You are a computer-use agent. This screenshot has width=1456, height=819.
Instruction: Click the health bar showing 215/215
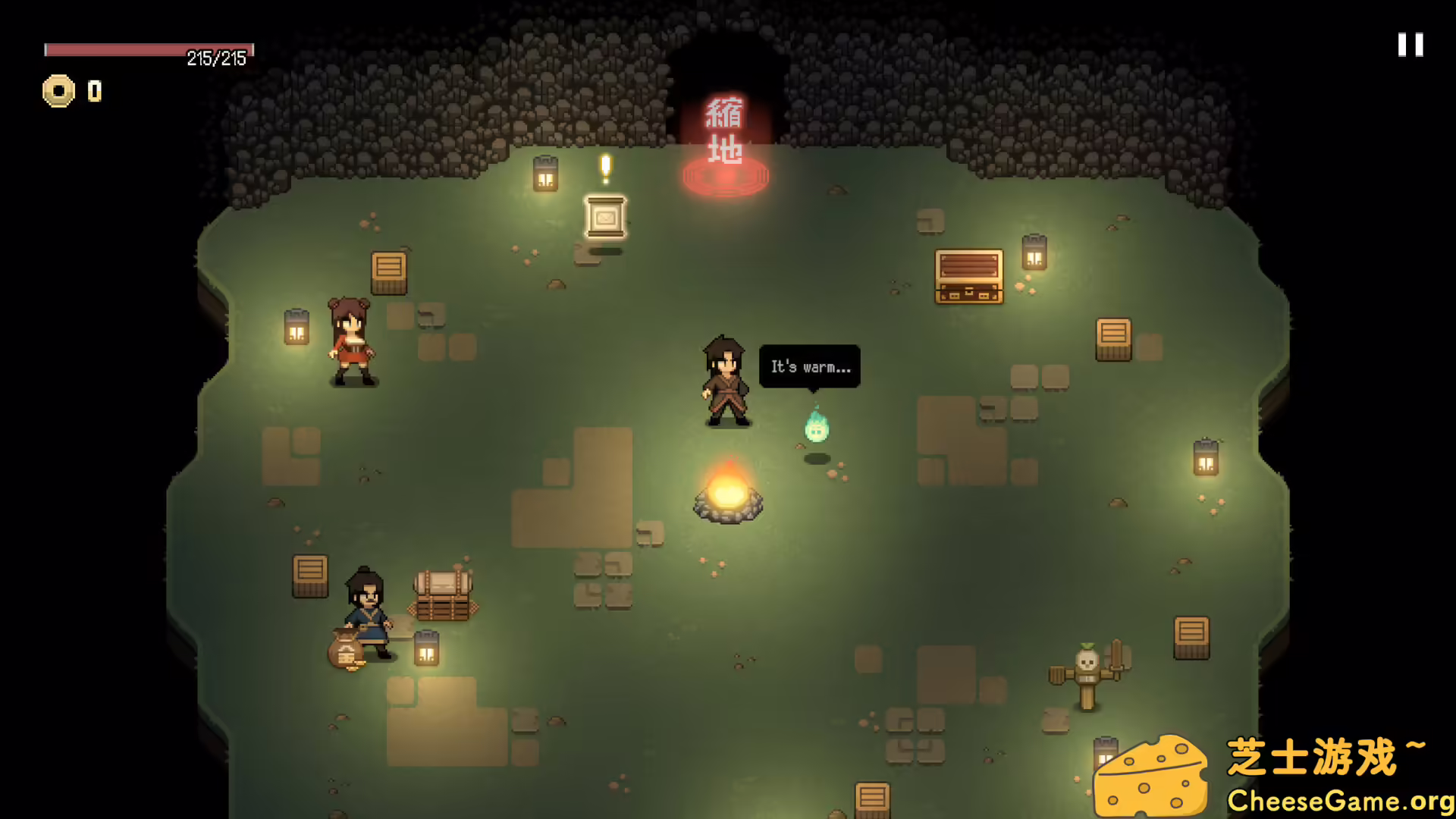coord(150,50)
